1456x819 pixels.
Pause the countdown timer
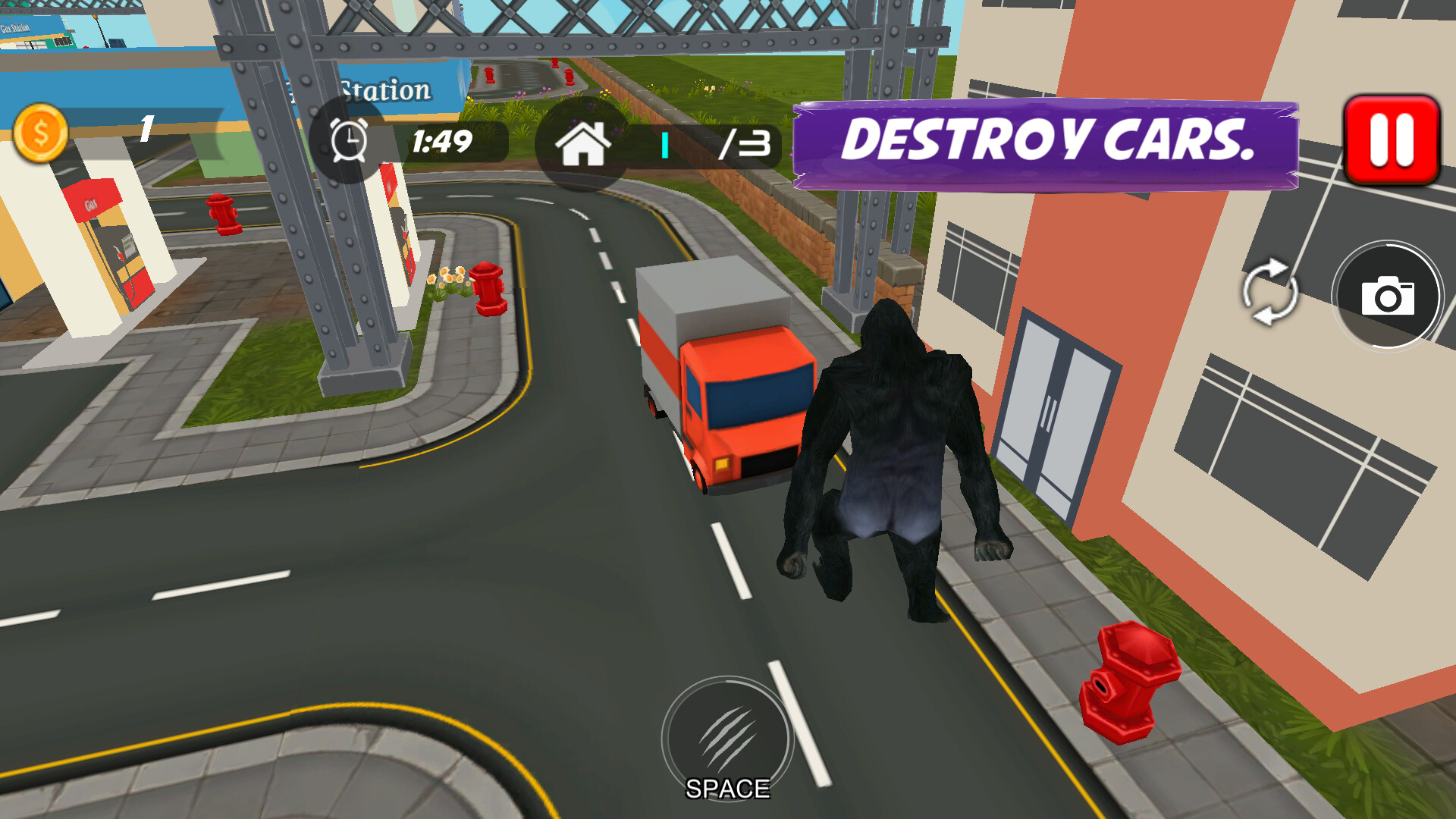pos(349,140)
